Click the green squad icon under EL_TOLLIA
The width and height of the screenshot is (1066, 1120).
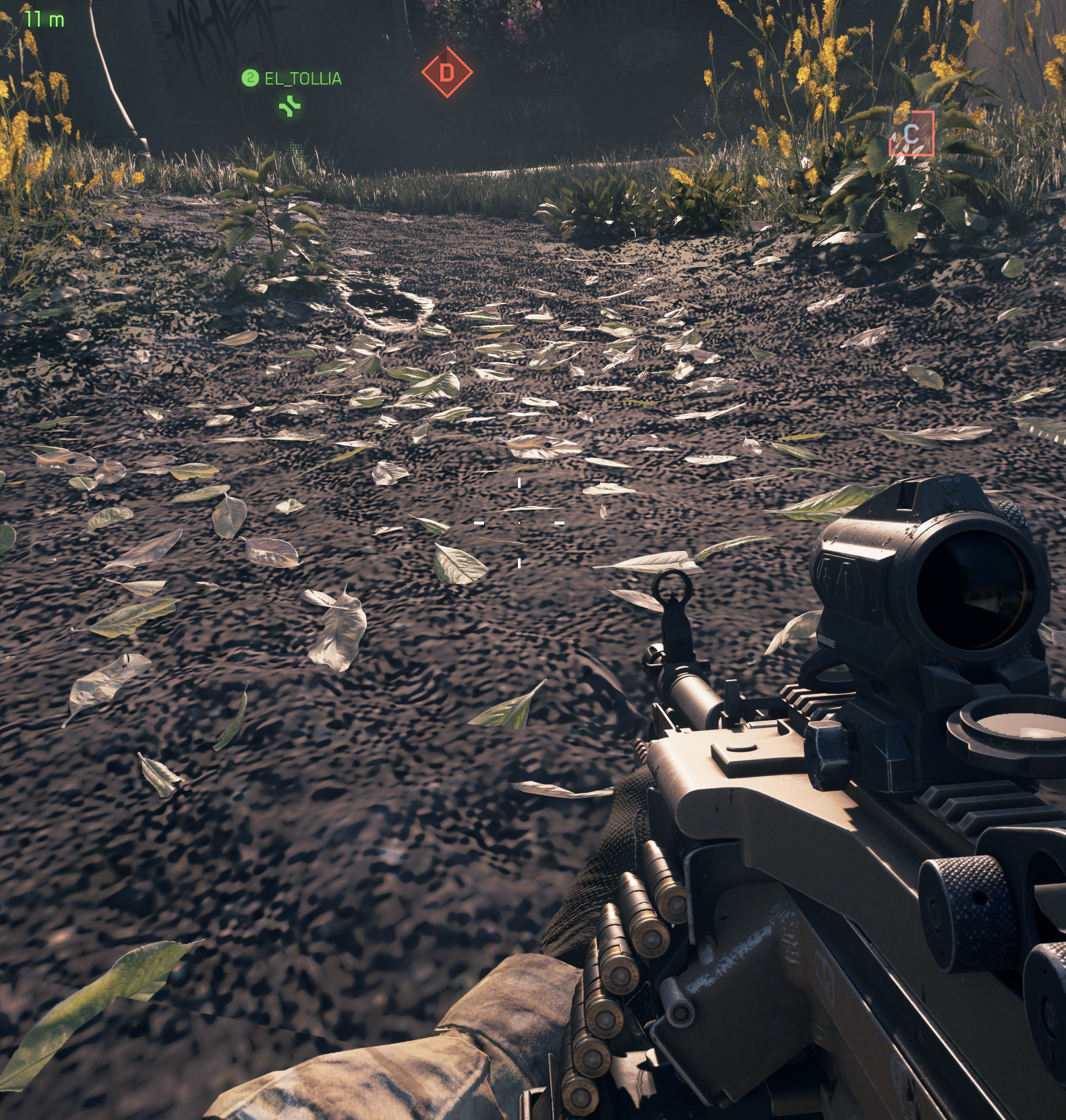[291, 106]
